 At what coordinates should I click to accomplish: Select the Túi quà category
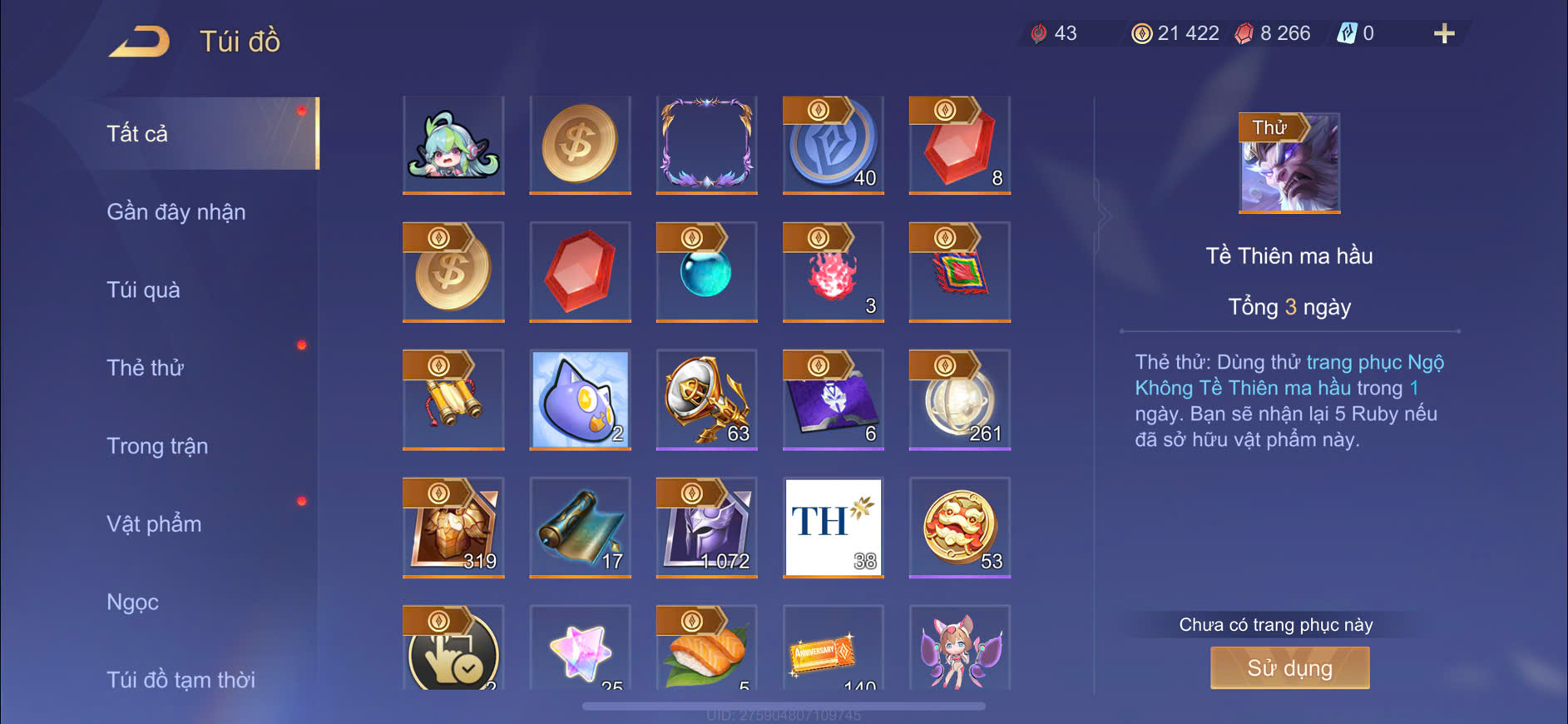[x=143, y=290]
